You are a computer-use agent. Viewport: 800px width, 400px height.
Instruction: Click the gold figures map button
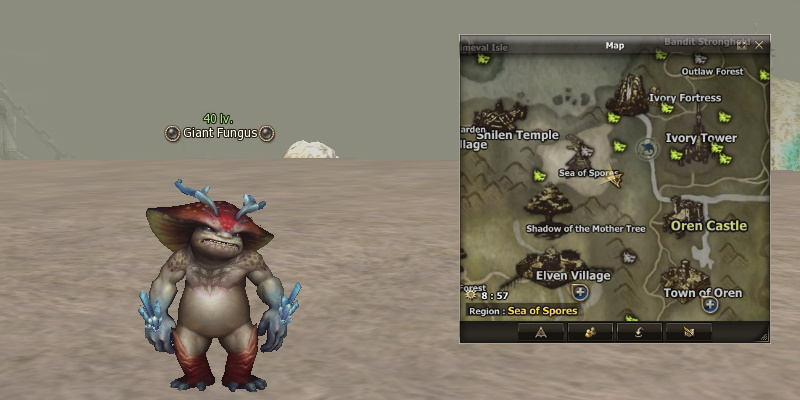(x=589, y=332)
